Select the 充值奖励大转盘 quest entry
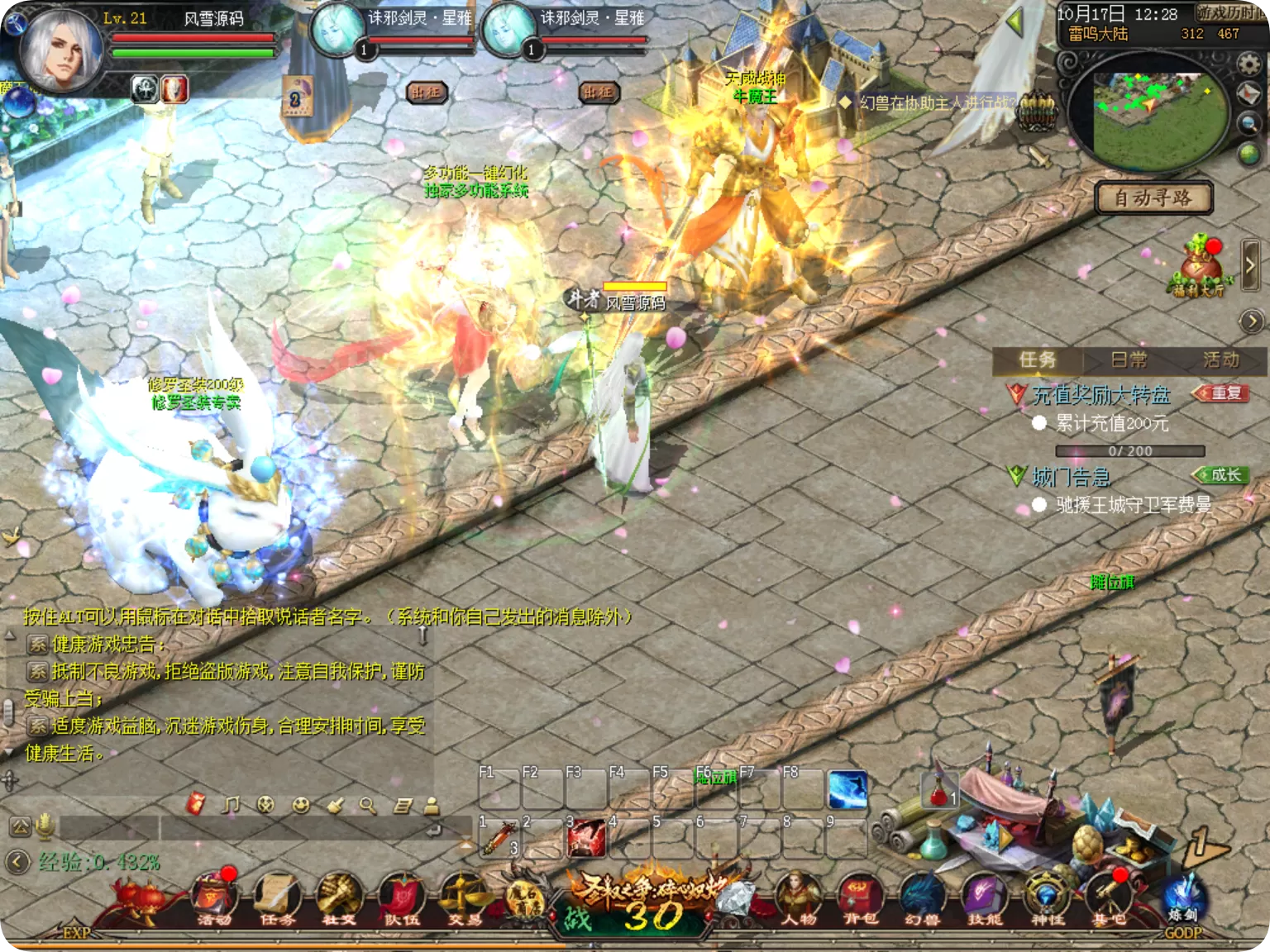 pos(1101,395)
